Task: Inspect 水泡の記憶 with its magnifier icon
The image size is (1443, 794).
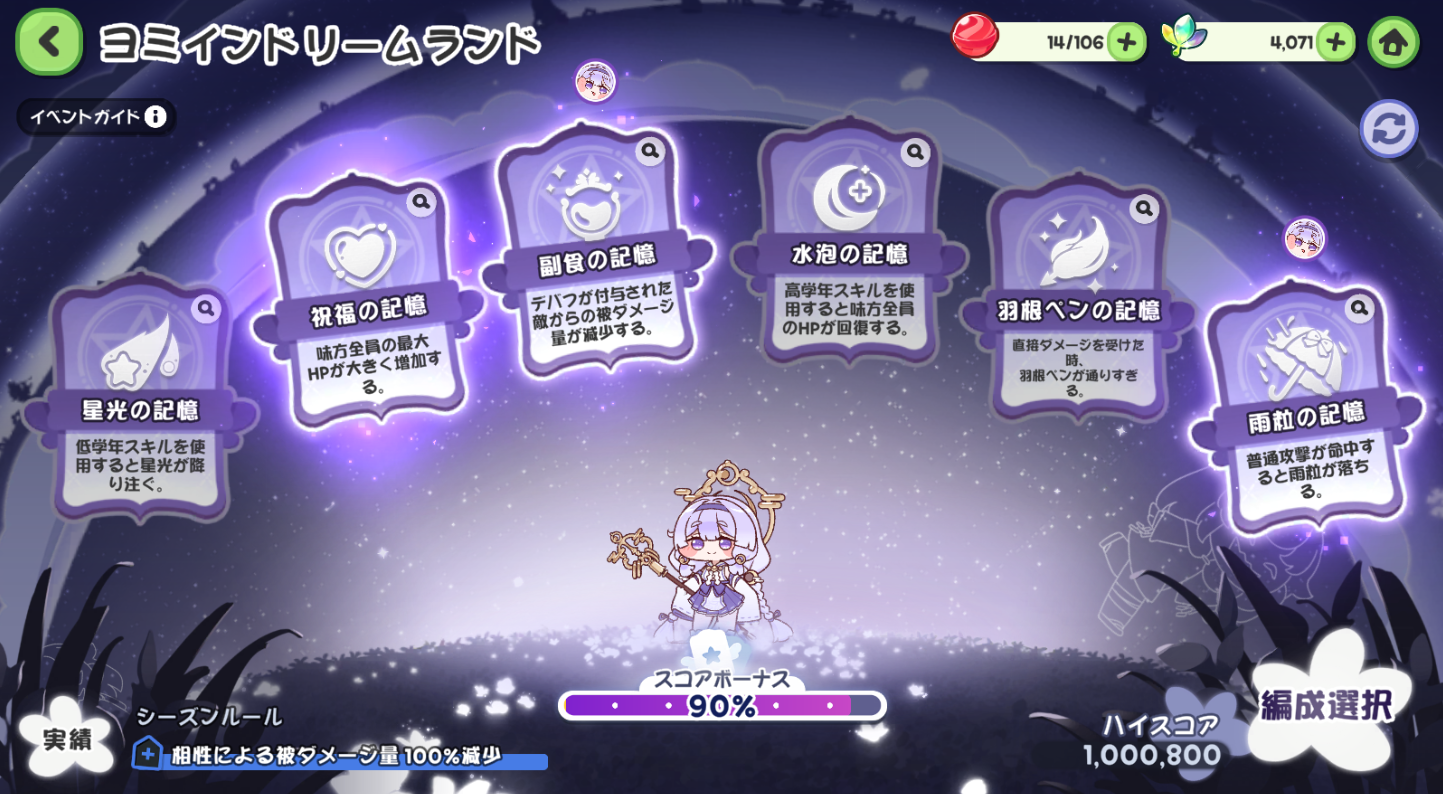Action: 914,152
